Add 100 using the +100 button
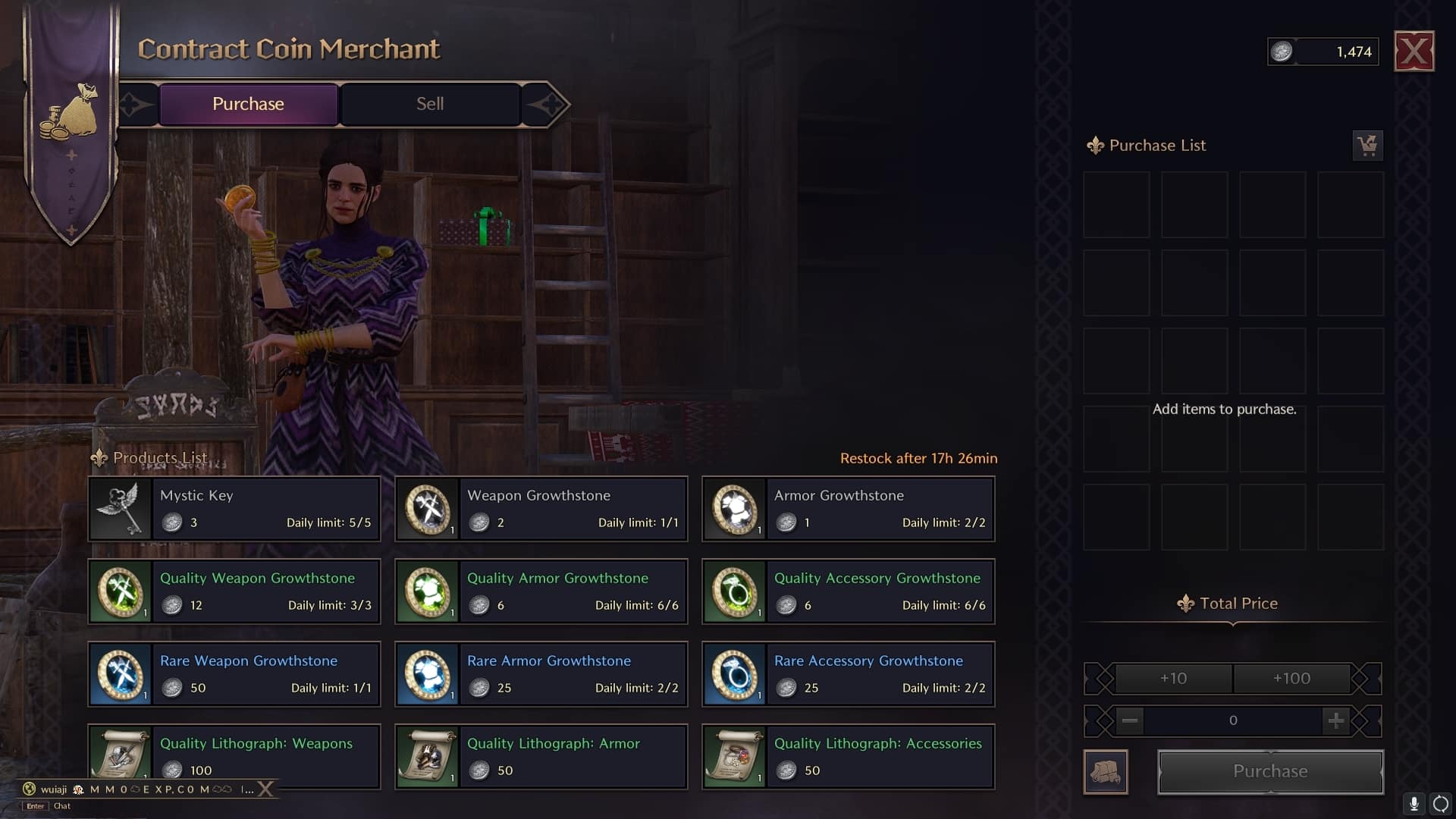Viewport: 1456px width, 819px height. click(x=1291, y=679)
